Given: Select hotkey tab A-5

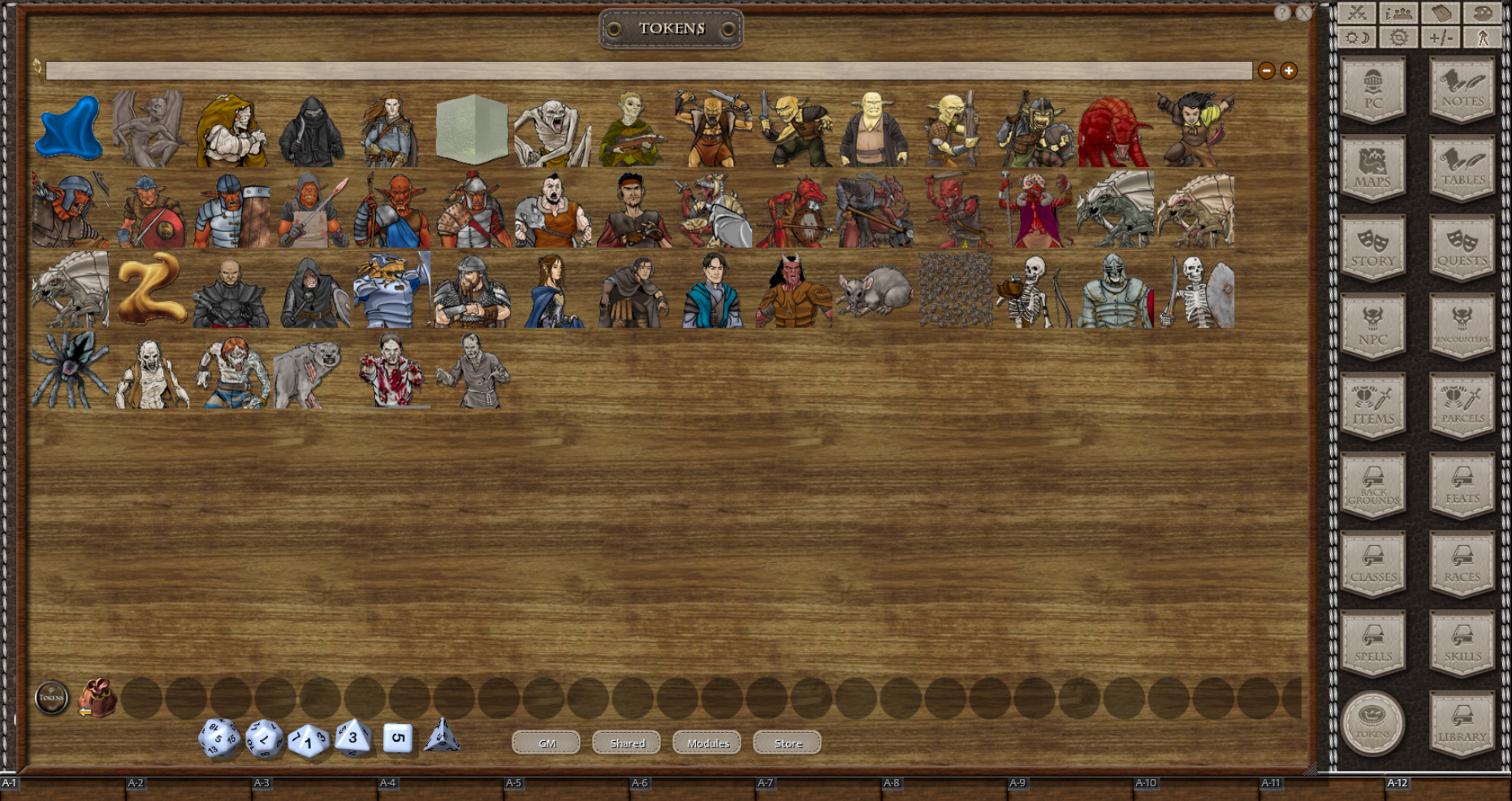Looking at the screenshot, I should tap(512, 783).
